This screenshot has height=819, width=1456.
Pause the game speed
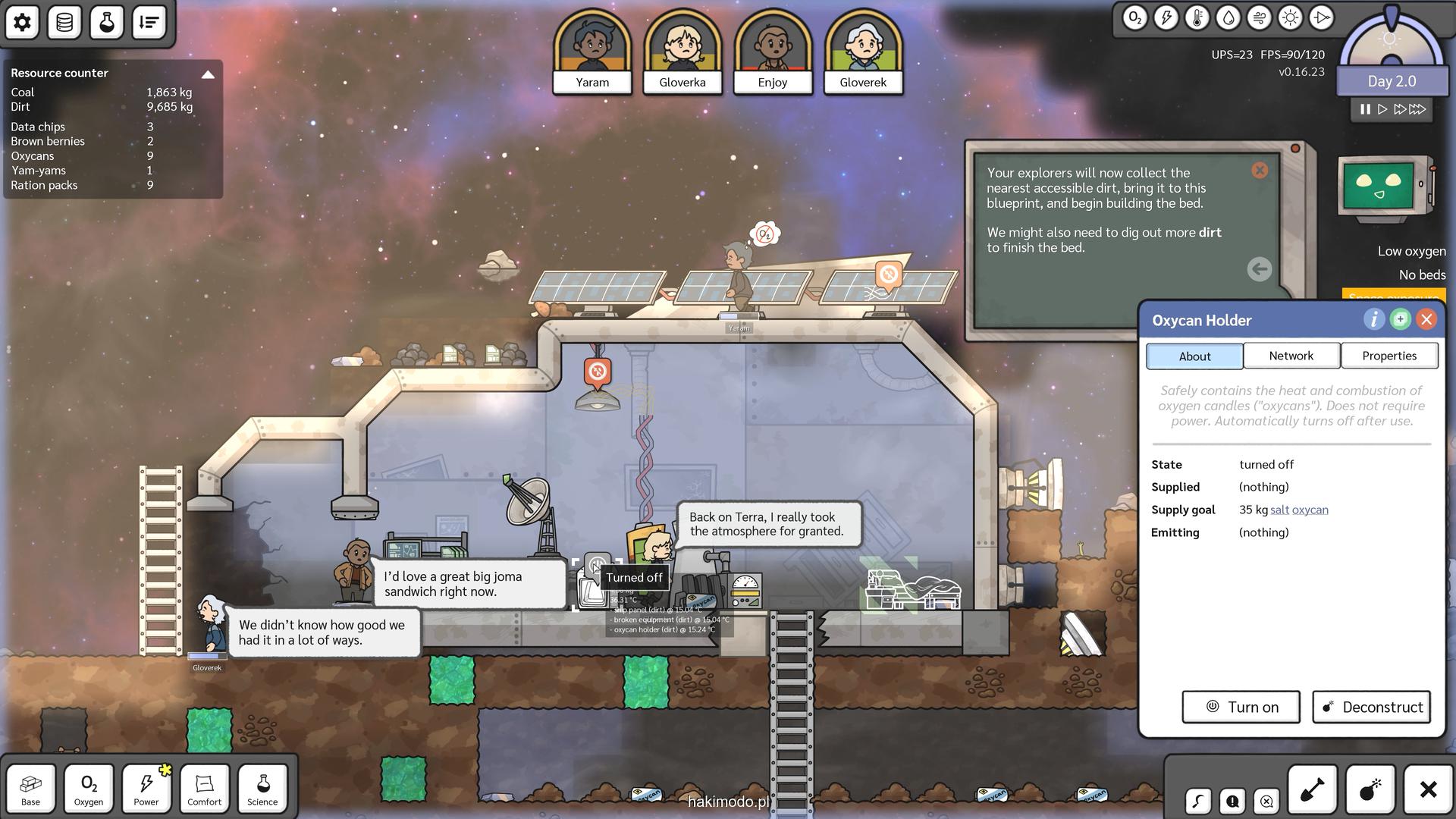tap(1365, 109)
